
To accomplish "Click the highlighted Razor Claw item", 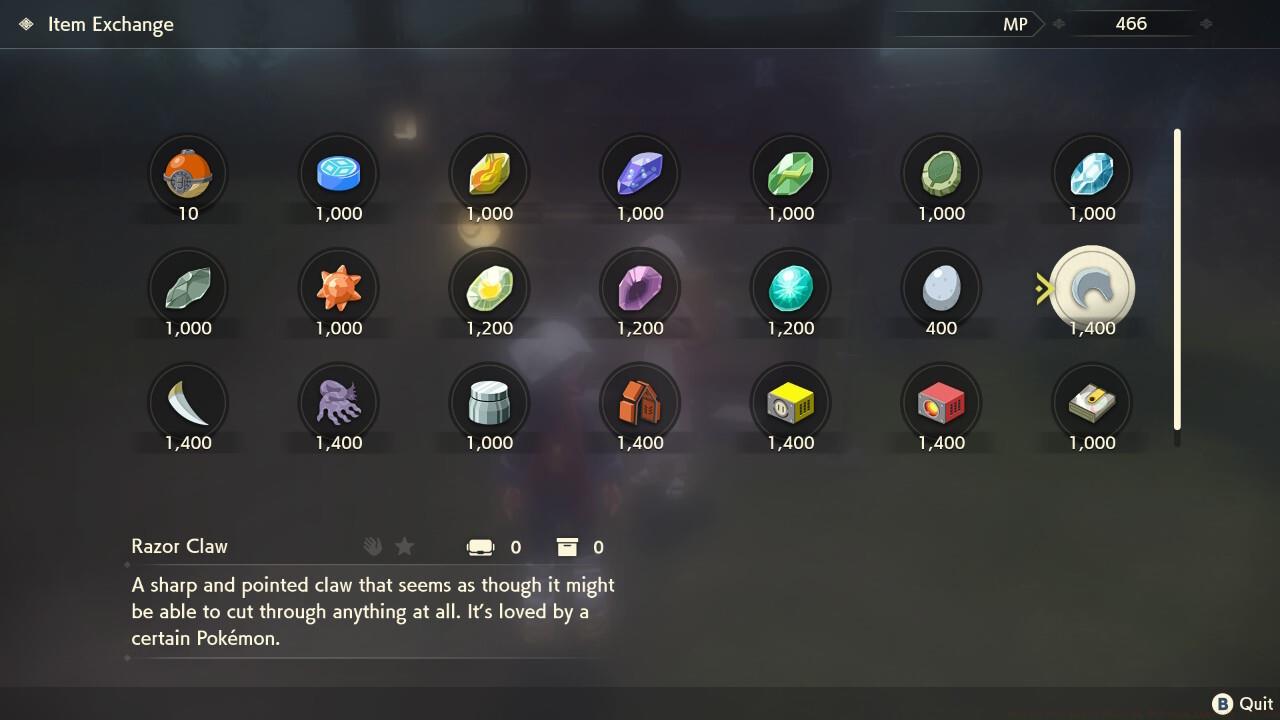I will (1091, 287).
